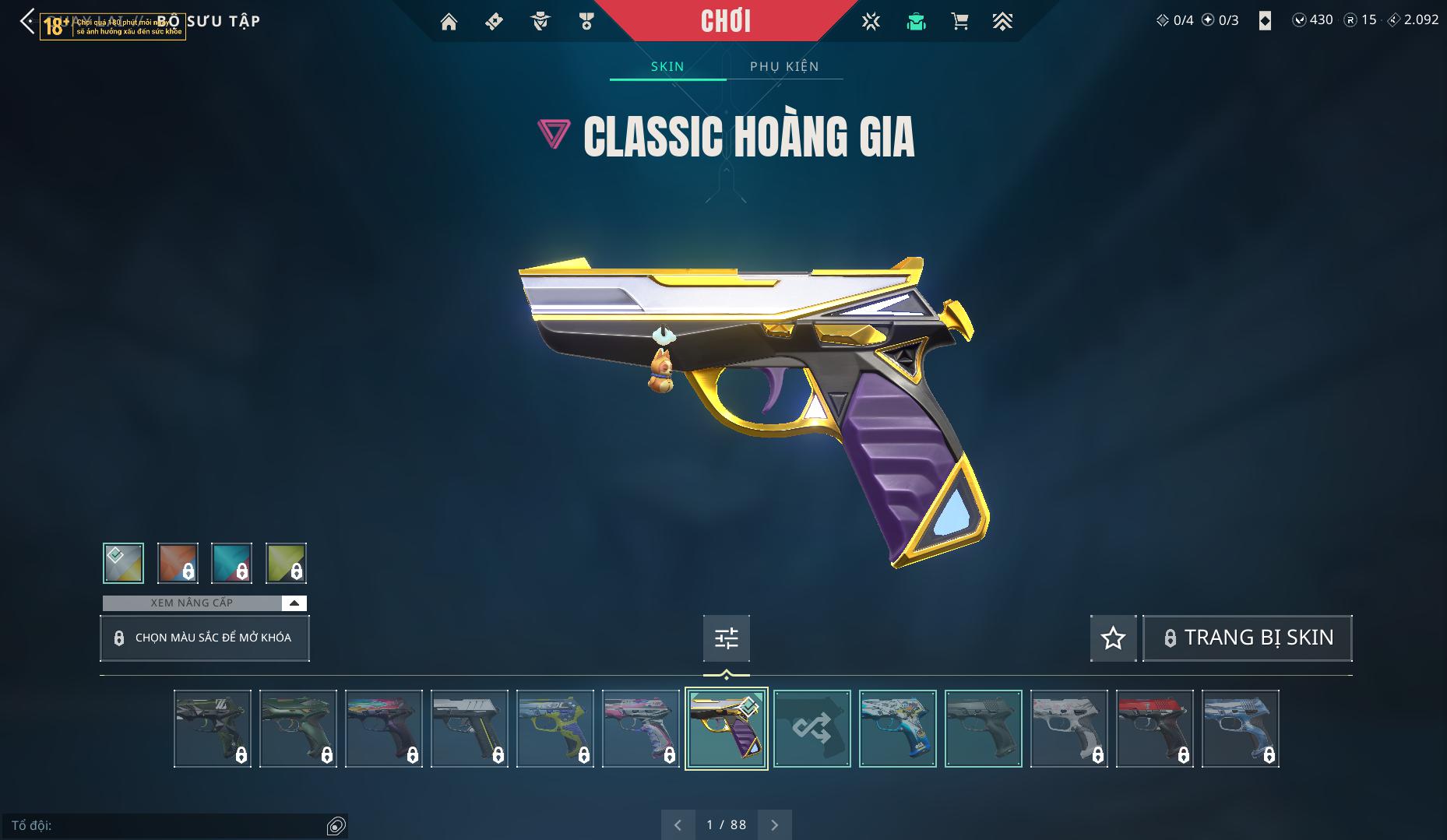The height and width of the screenshot is (840, 1447).
Task: Click the big red CHƠI button
Action: point(725,21)
